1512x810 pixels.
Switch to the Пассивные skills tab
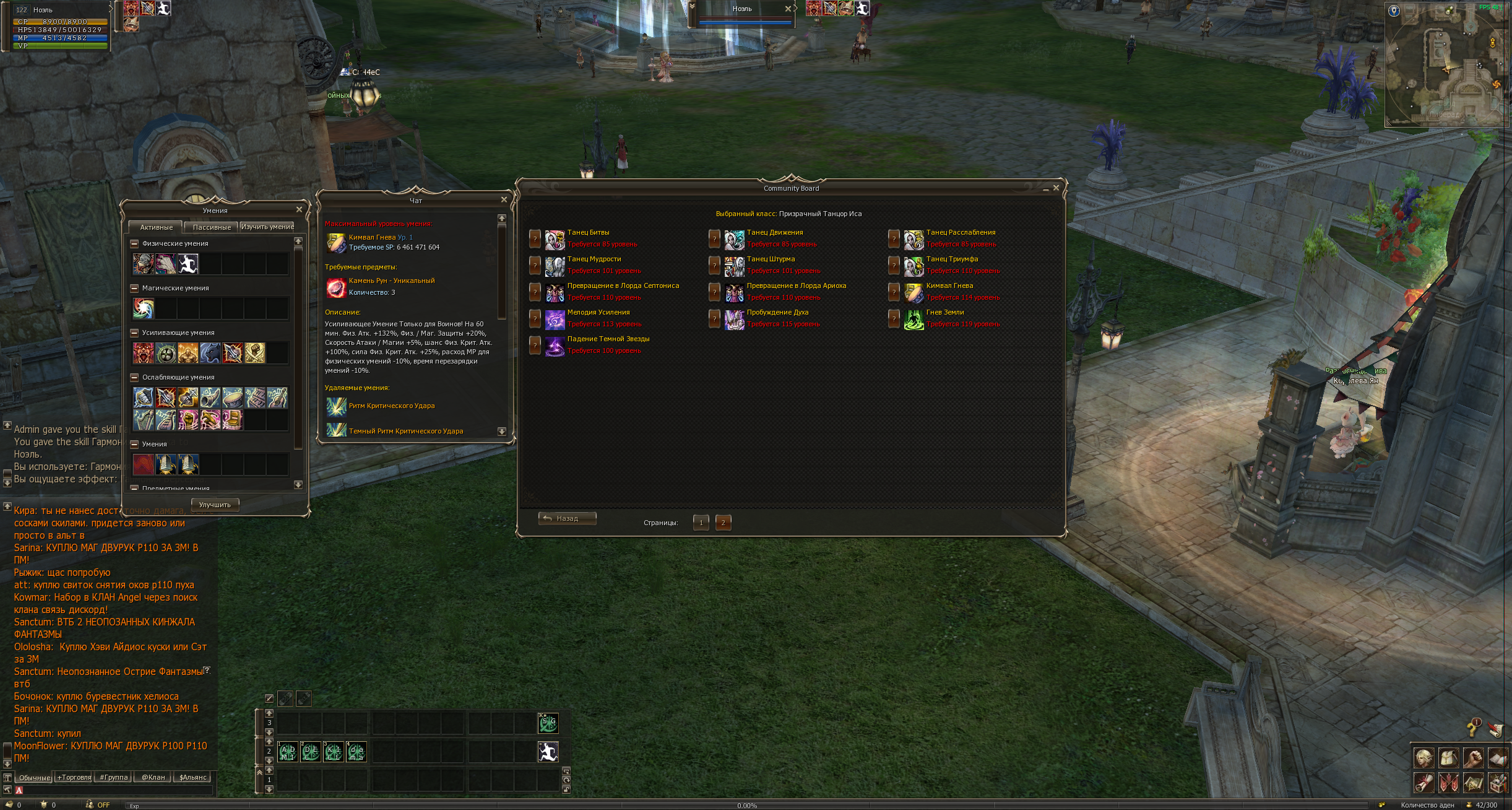tap(212, 227)
